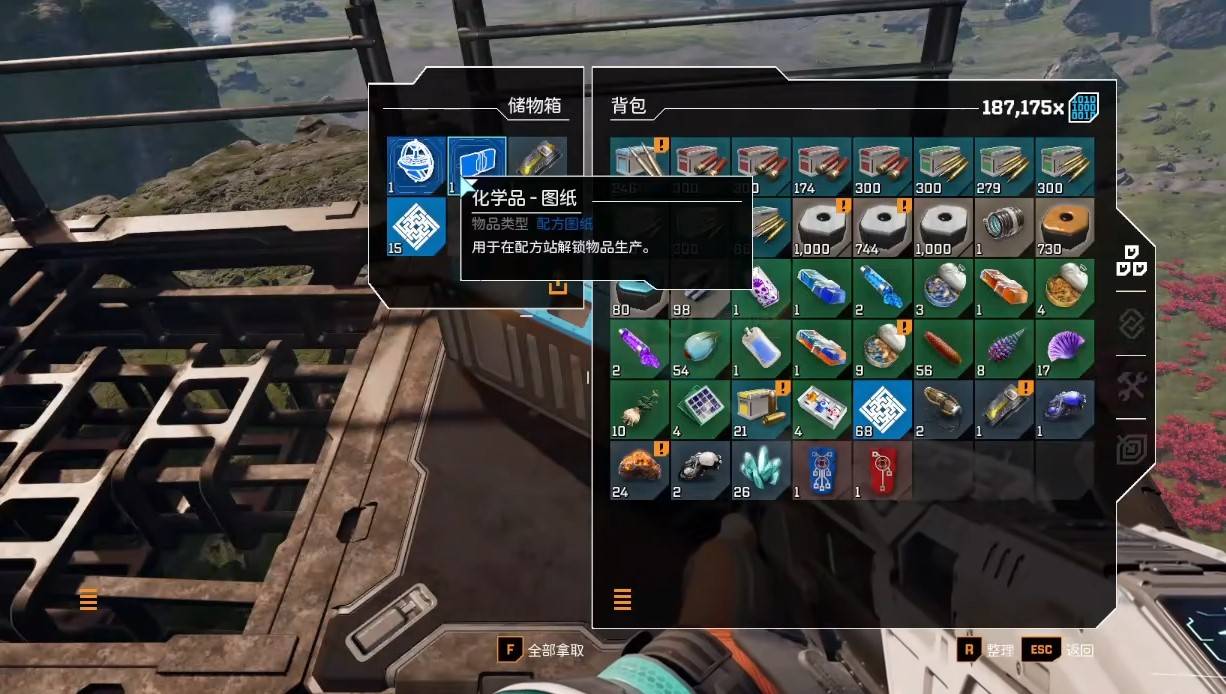Switch to the wrench and hammer tab
Viewport: 1226px width, 694px height.
point(1131,385)
